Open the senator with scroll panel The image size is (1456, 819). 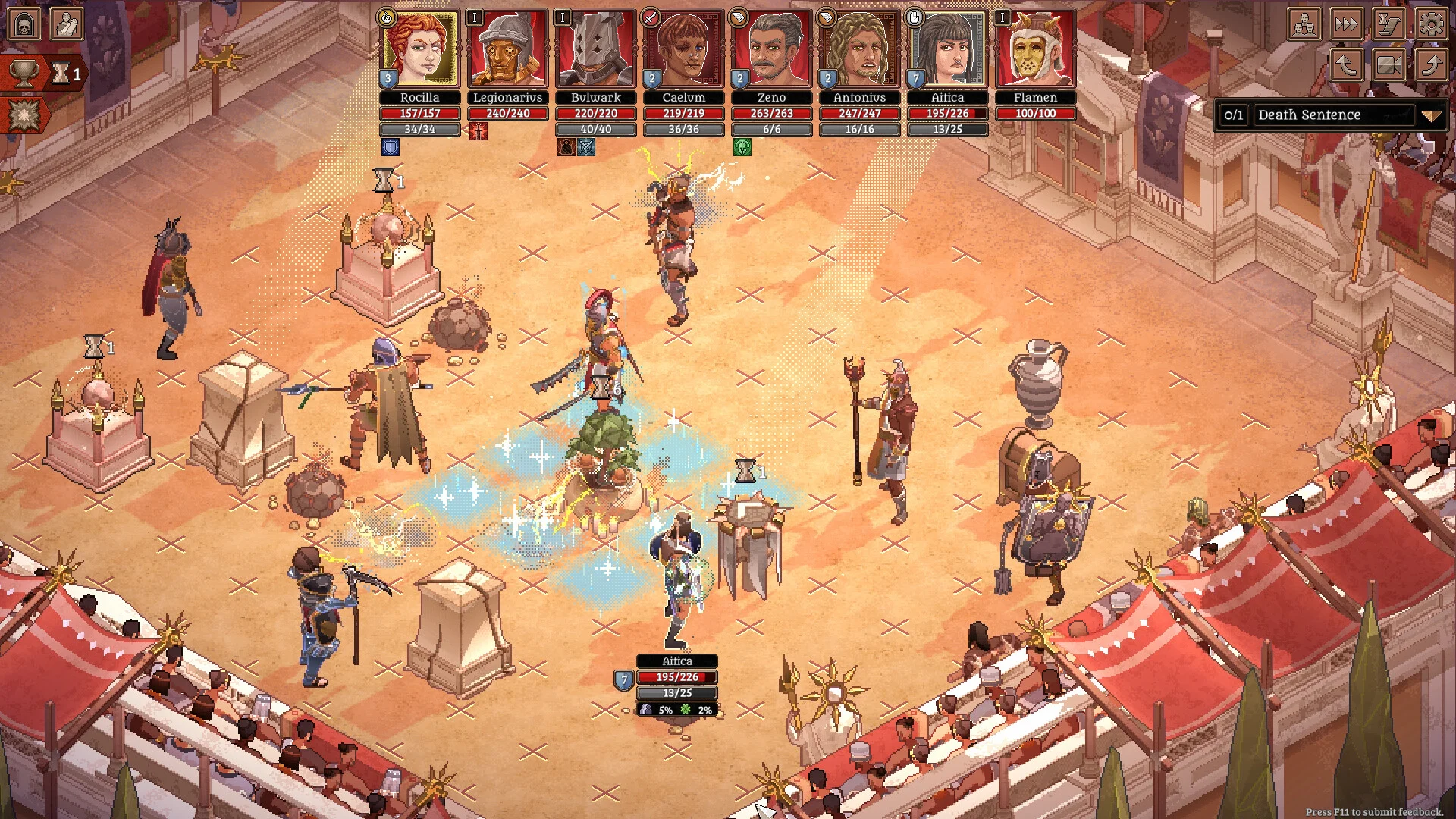pyautogui.click(x=67, y=24)
